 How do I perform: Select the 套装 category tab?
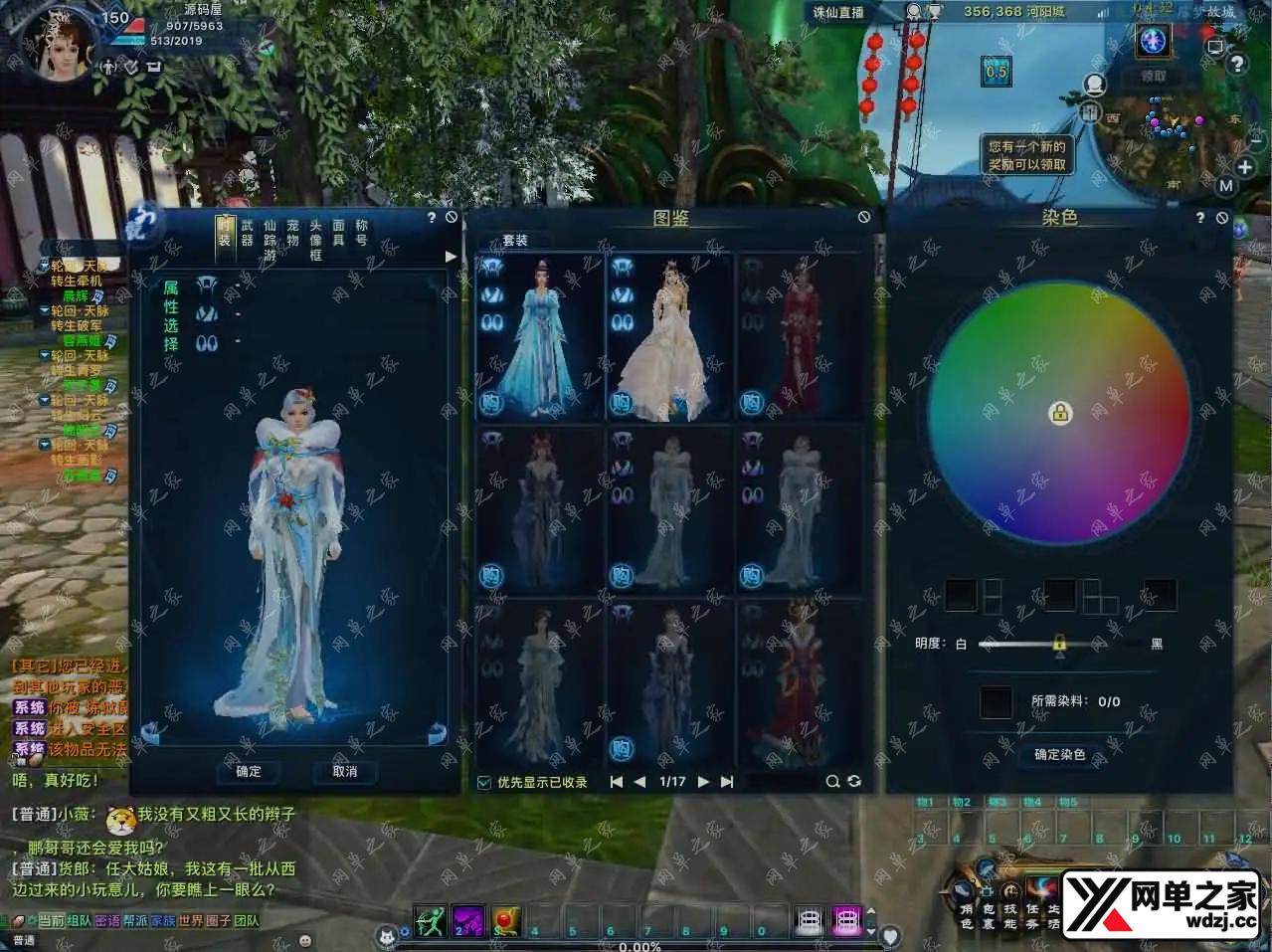(514, 240)
